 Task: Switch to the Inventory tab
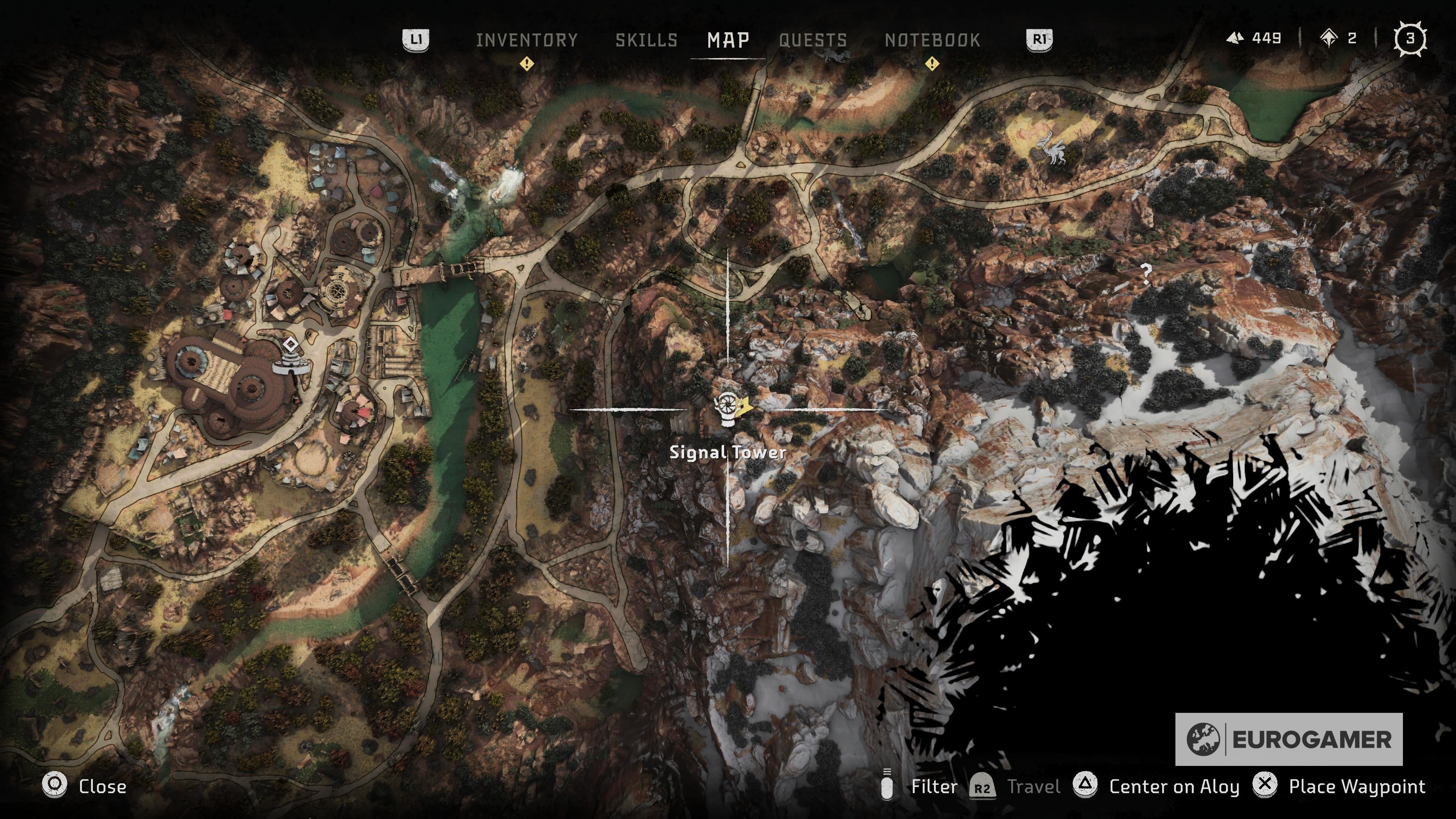tap(526, 40)
